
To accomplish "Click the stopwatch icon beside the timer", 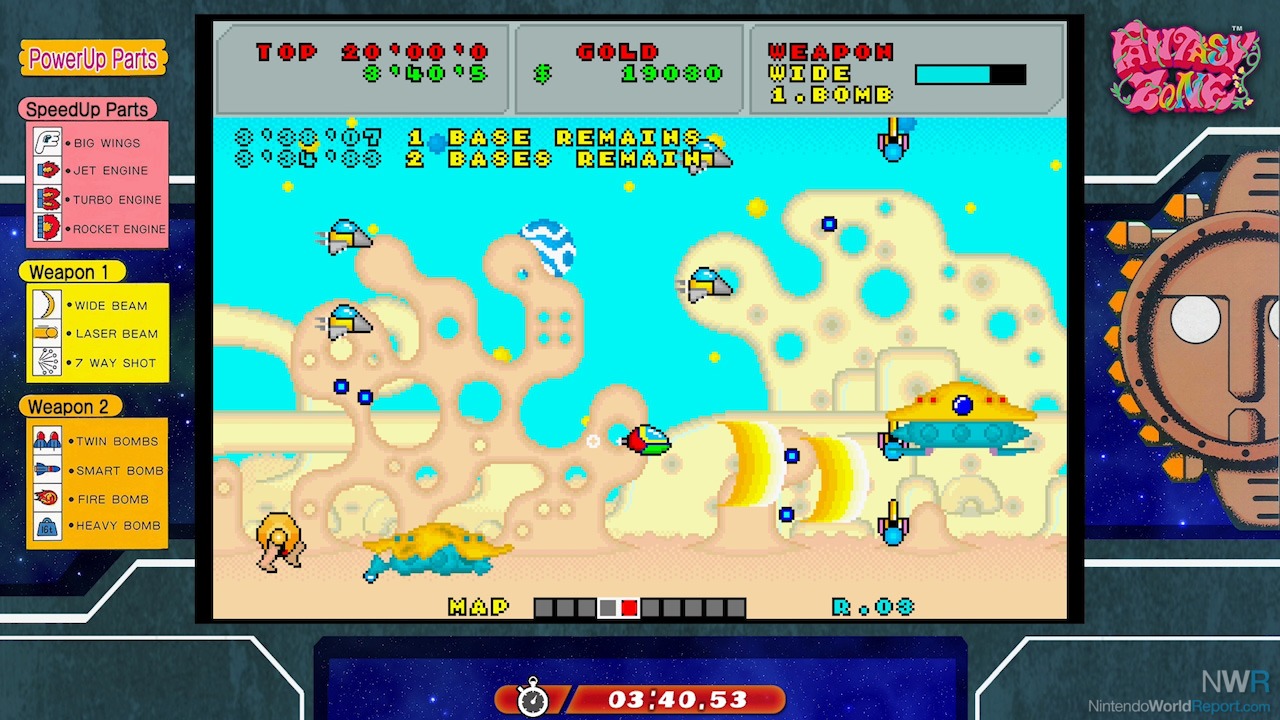I will pos(532,698).
